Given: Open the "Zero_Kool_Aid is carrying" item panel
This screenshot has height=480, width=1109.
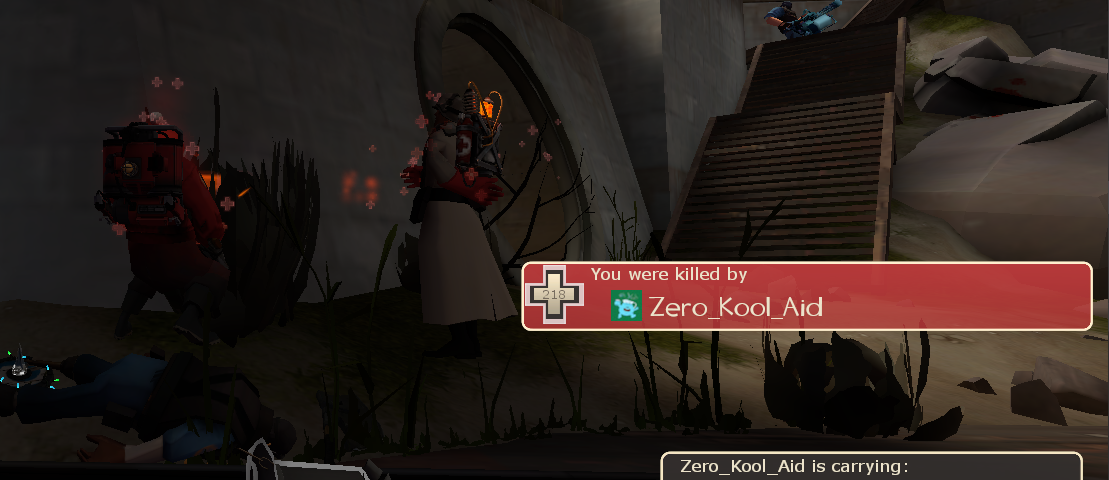Looking at the screenshot, I should (871, 467).
